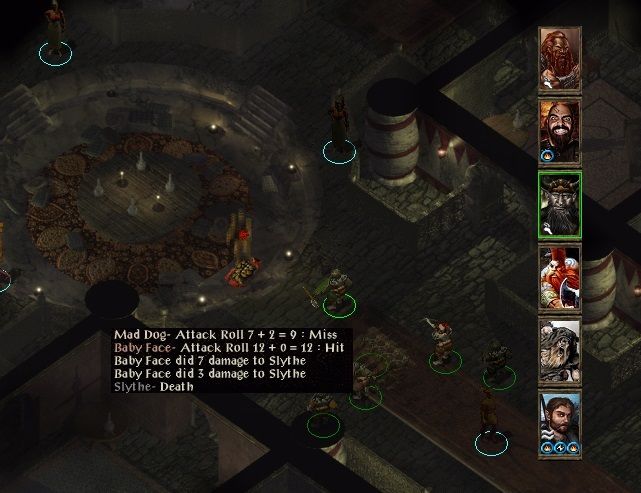This screenshot has width=641, height=493.
Task: Choose the green-highlighted crowned dark-bearded portrait
Action: coord(558,204)
